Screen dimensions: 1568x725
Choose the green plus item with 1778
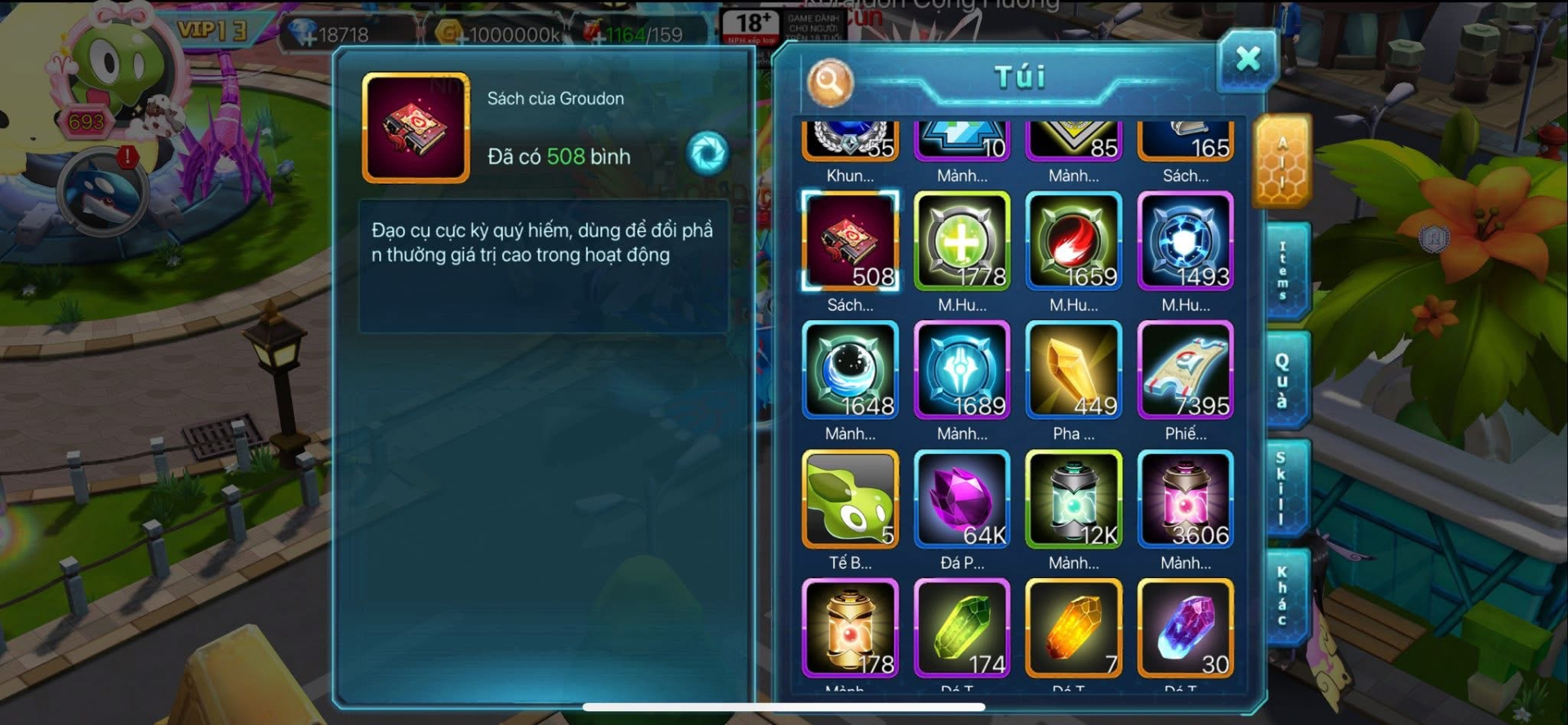click(x=962, y=241)
